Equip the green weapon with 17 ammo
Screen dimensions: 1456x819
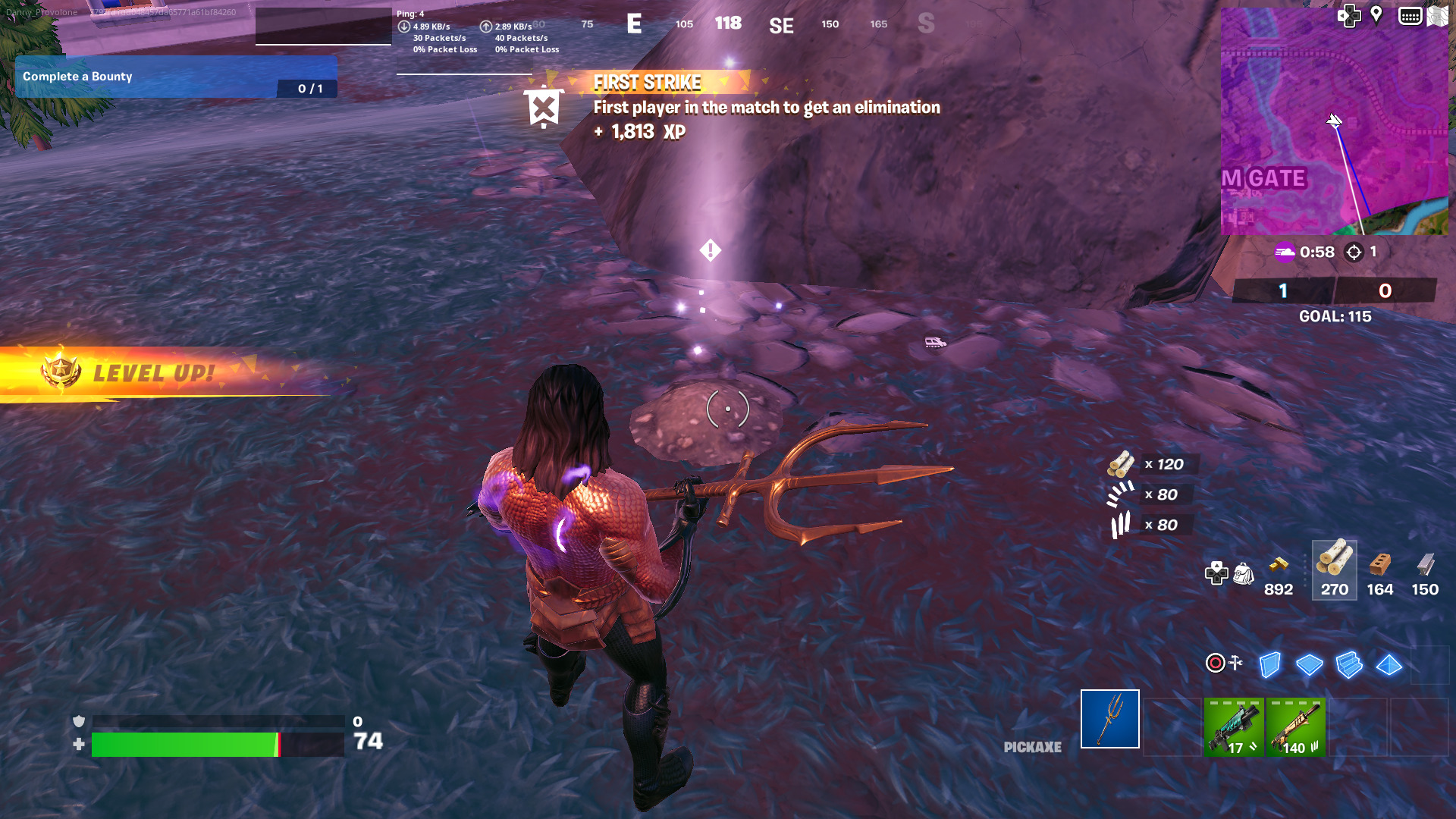click(x=1233, y=728)
